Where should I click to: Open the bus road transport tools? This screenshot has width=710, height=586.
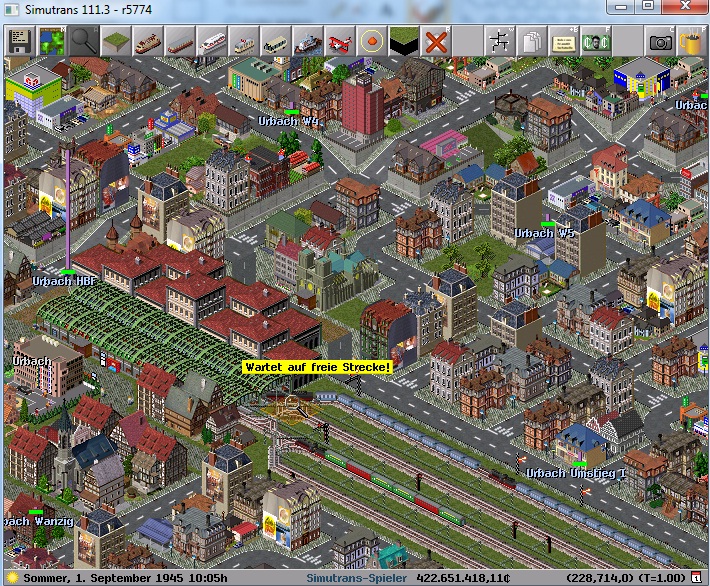pos(275,42)
